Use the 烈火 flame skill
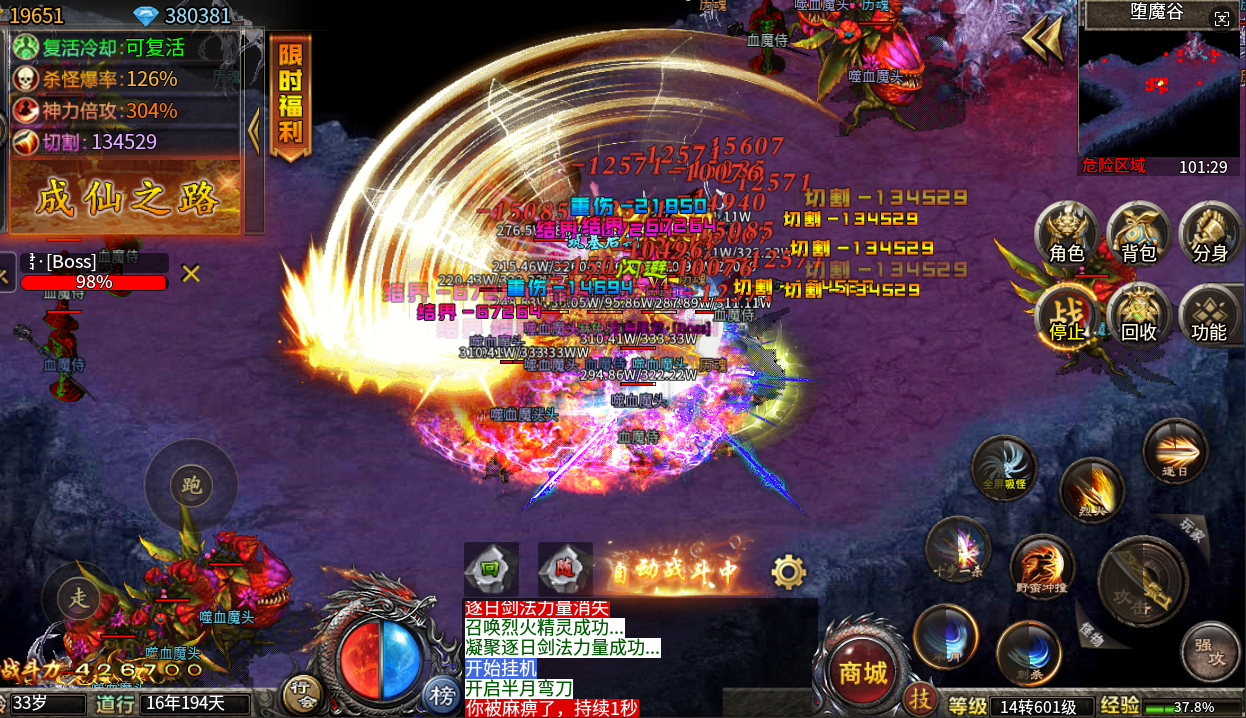The width and height of the screenshot is (1246, 718). click(1092, 491)
